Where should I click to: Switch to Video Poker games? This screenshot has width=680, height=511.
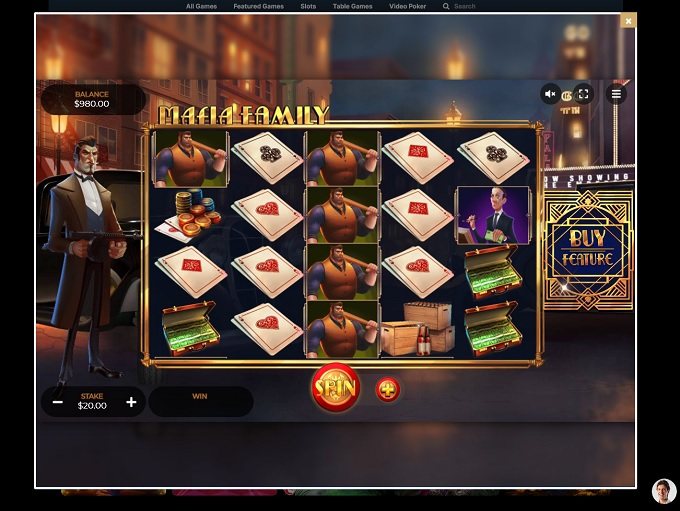(x=407, y=6)
